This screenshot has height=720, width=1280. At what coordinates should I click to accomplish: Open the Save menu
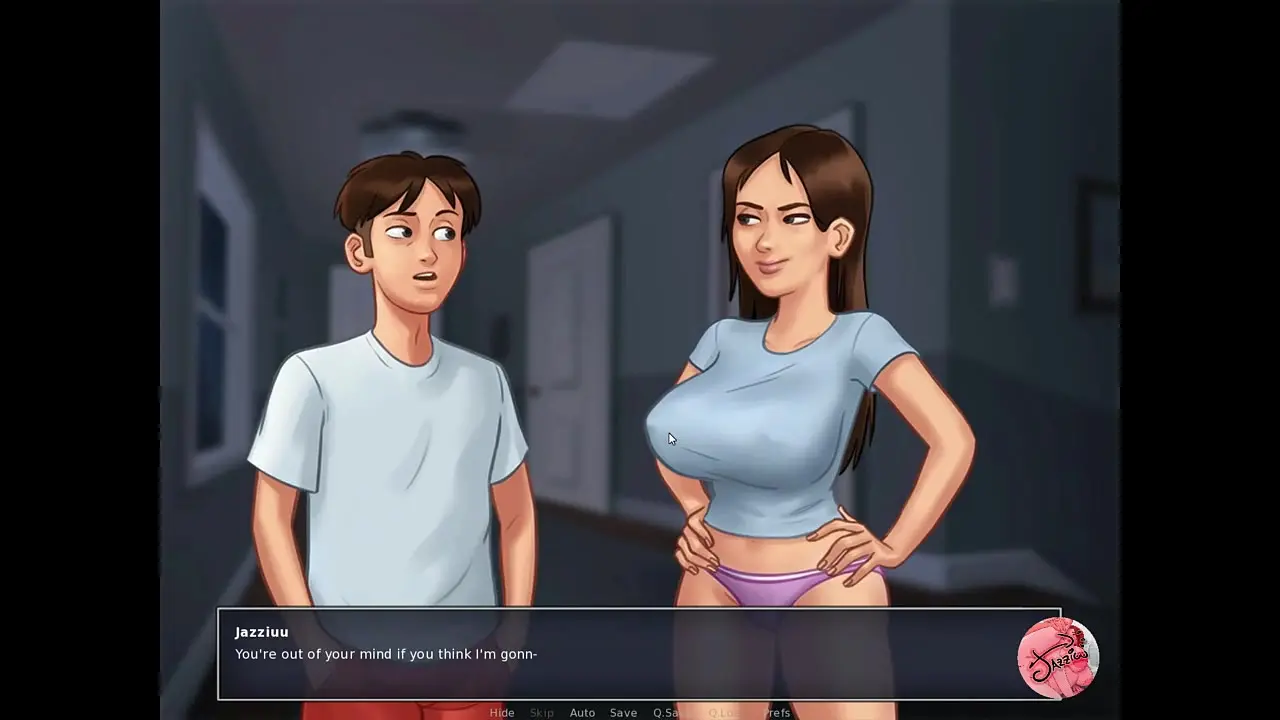point(623,713)
